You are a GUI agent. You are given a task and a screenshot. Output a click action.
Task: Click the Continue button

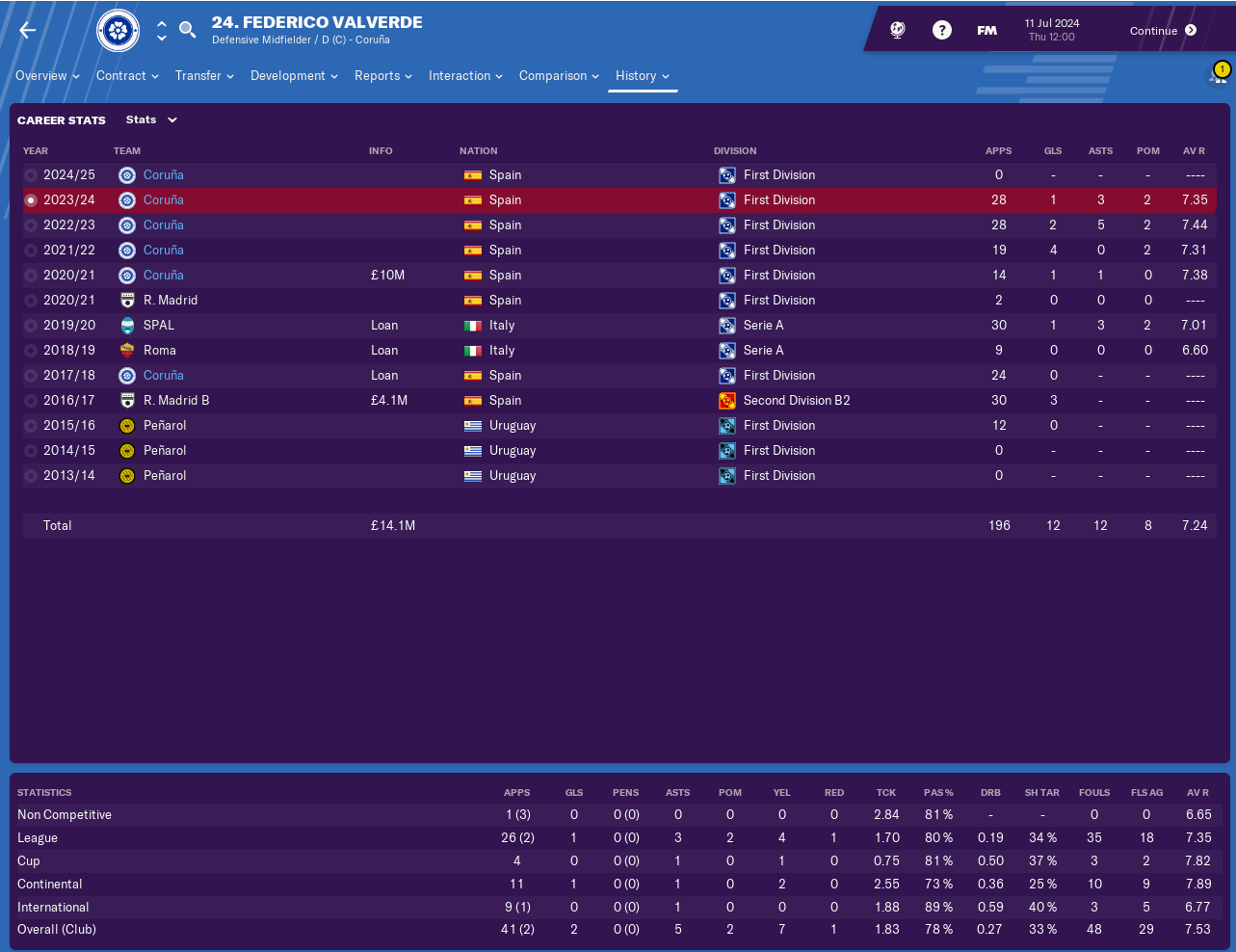[x=1163, y=31]
